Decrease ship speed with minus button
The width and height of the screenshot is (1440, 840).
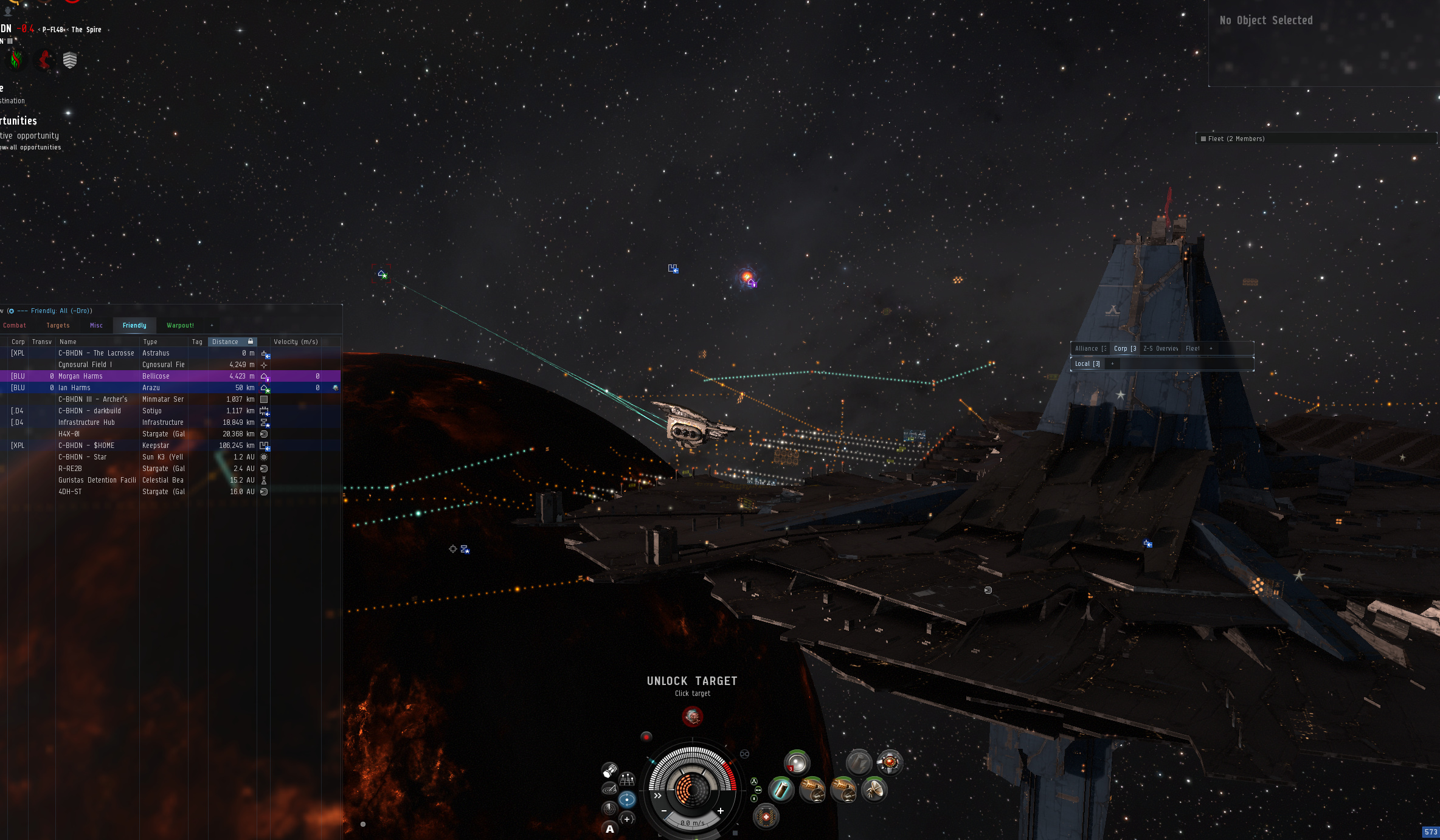(x=664, y=811)
